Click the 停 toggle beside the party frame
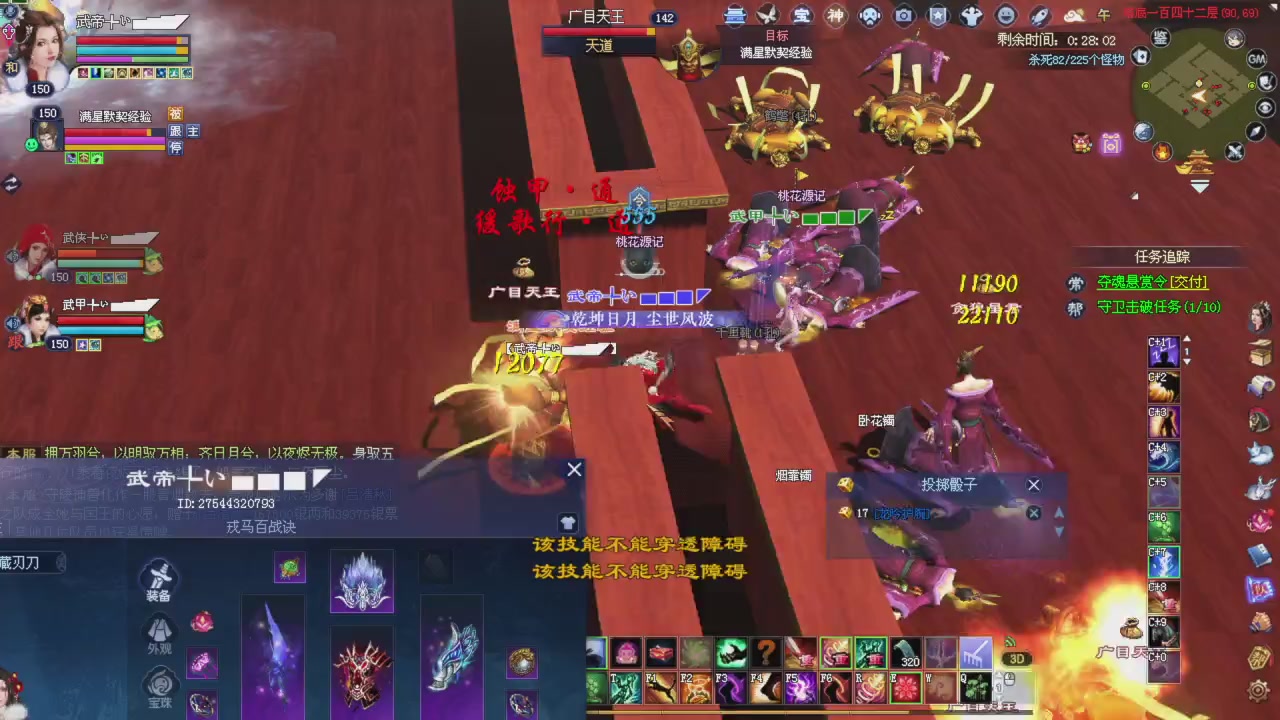Image resolution: width=1280 pixels, height=720 pixels. tap(177, 147)
